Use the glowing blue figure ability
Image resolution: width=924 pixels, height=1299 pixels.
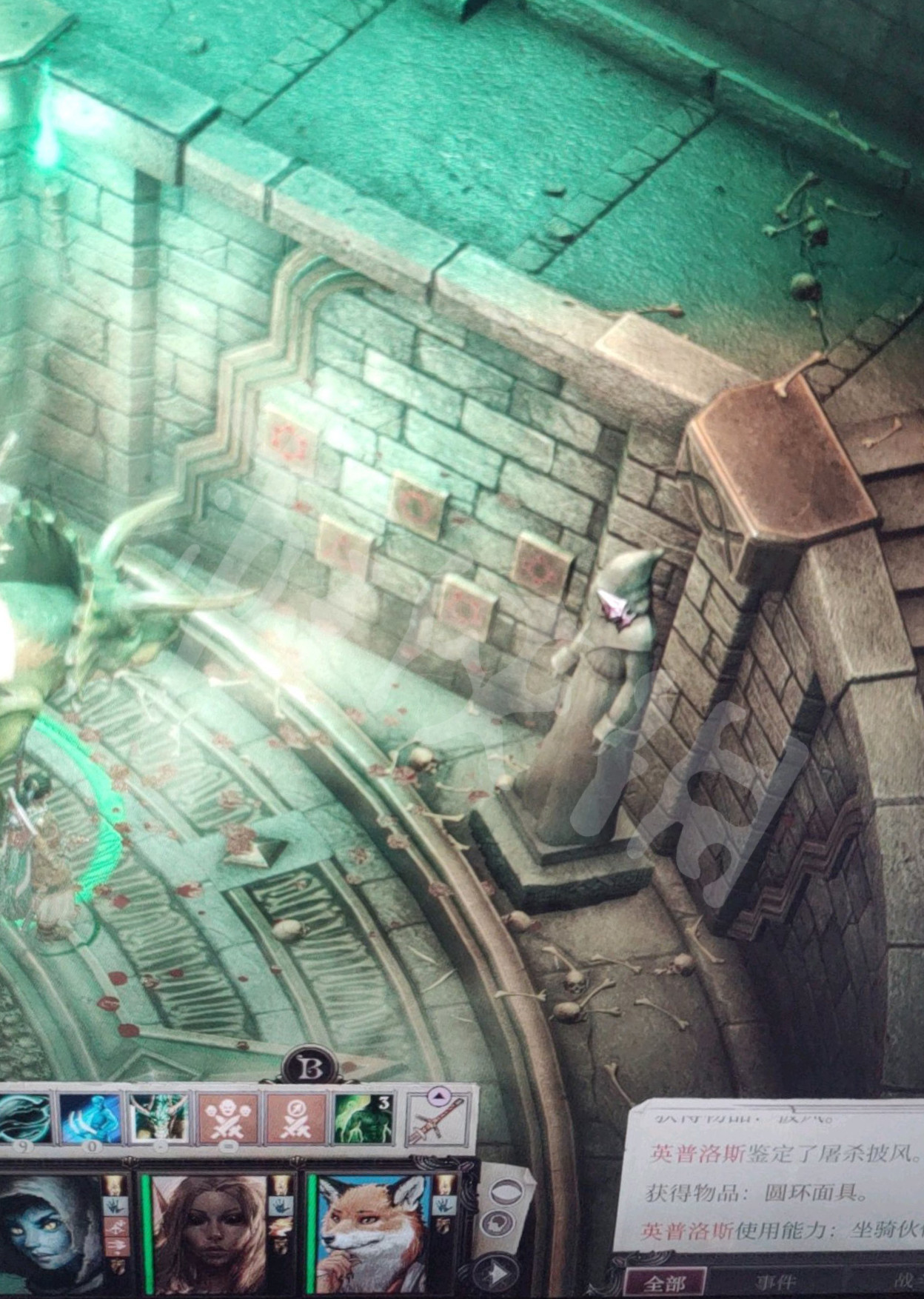pyautogui.click(x=90, y=1118)
